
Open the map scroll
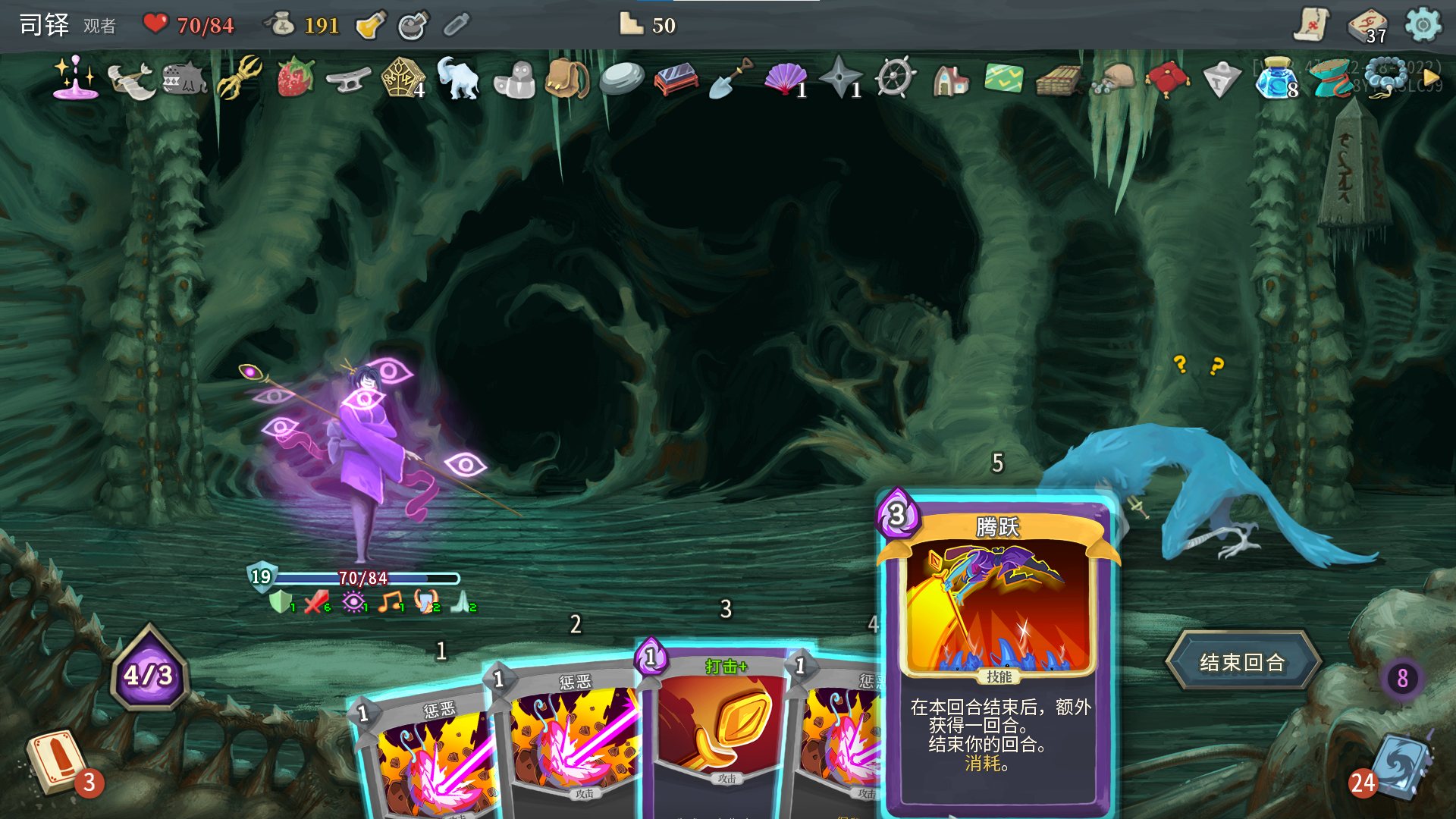[1310, 26]
